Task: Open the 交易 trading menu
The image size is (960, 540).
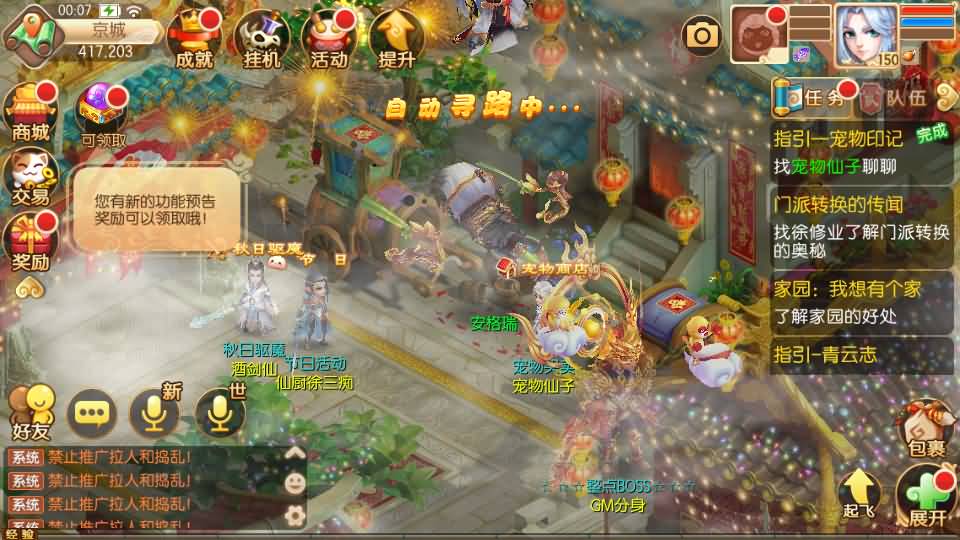Action: [x=30, y=177]
